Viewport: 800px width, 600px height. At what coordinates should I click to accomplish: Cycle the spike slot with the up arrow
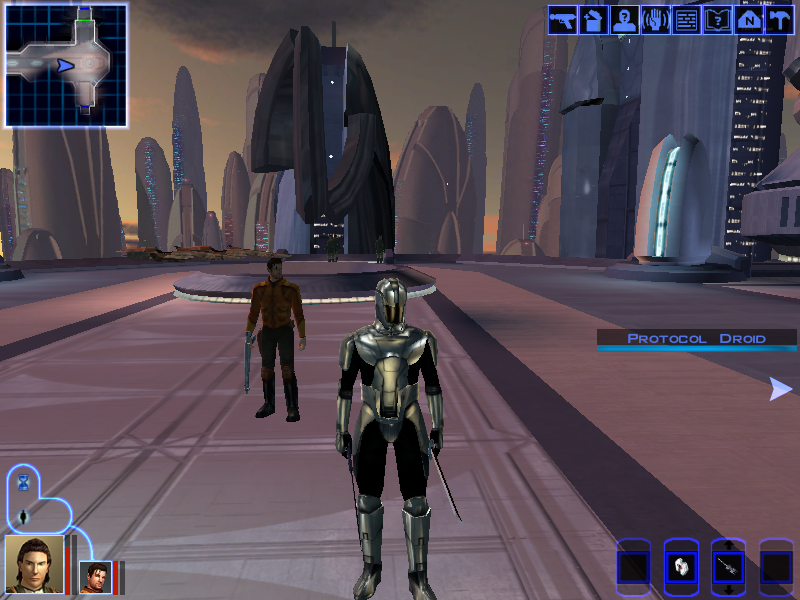pos(728,546)
